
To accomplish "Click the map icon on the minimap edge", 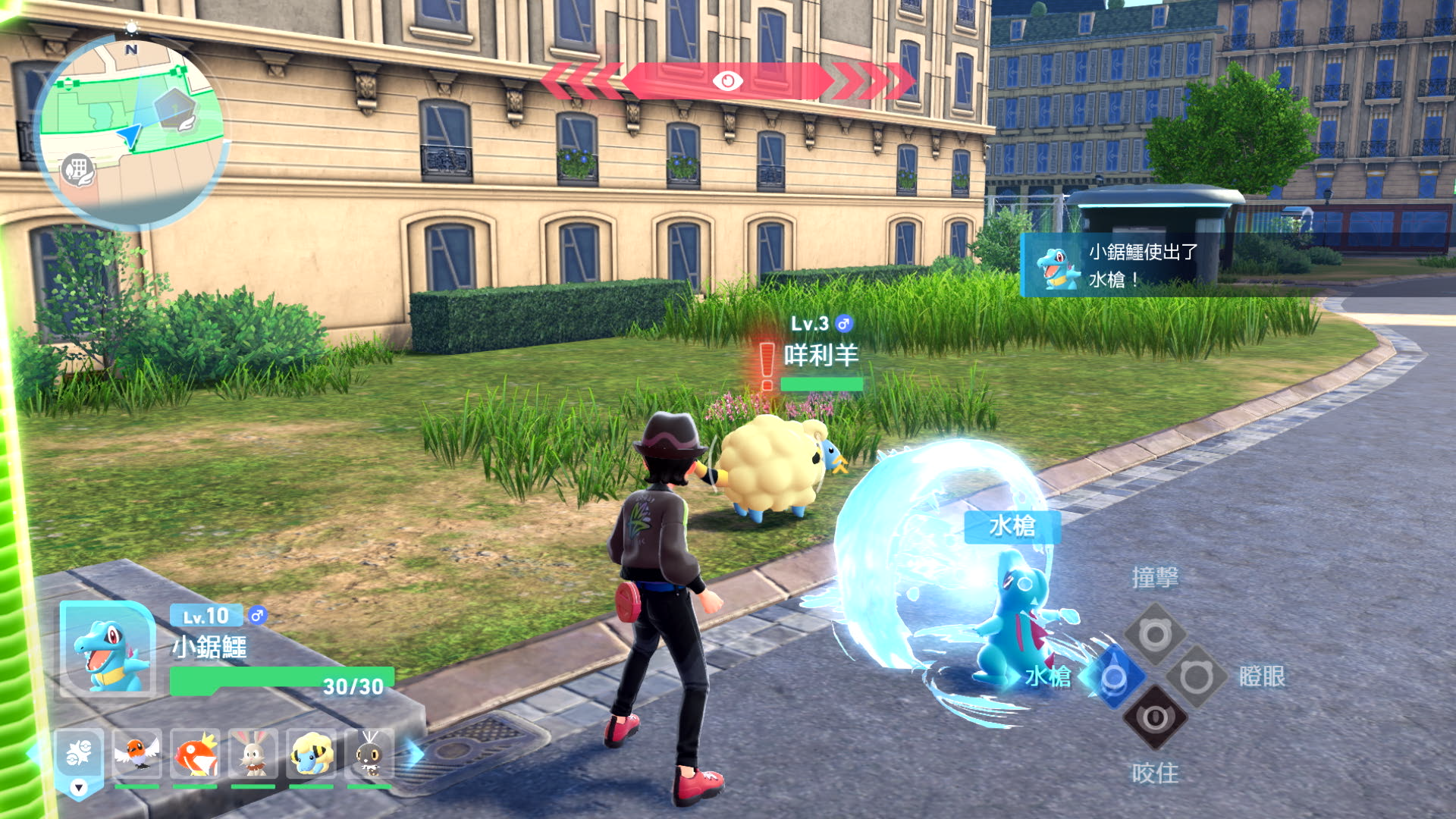I will tap(78, 170).
